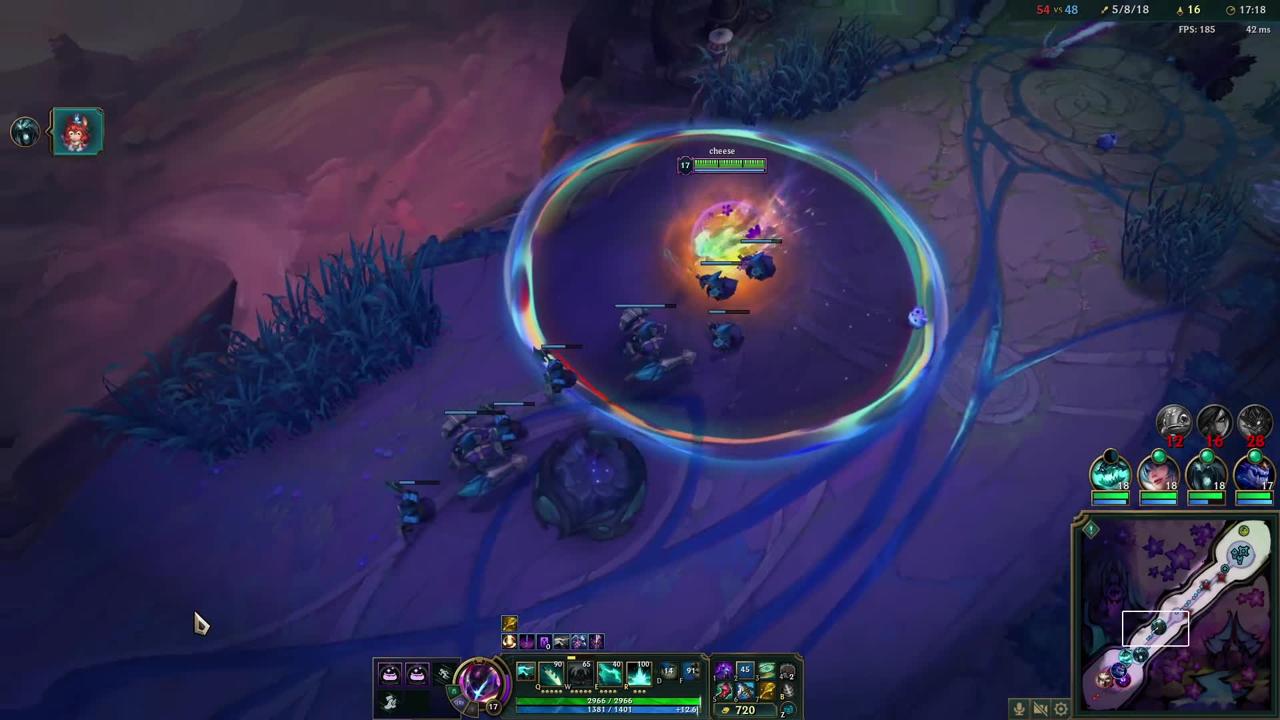Use the D summoner spell
The image size is (1280, 720).
[x=667, y=674]
